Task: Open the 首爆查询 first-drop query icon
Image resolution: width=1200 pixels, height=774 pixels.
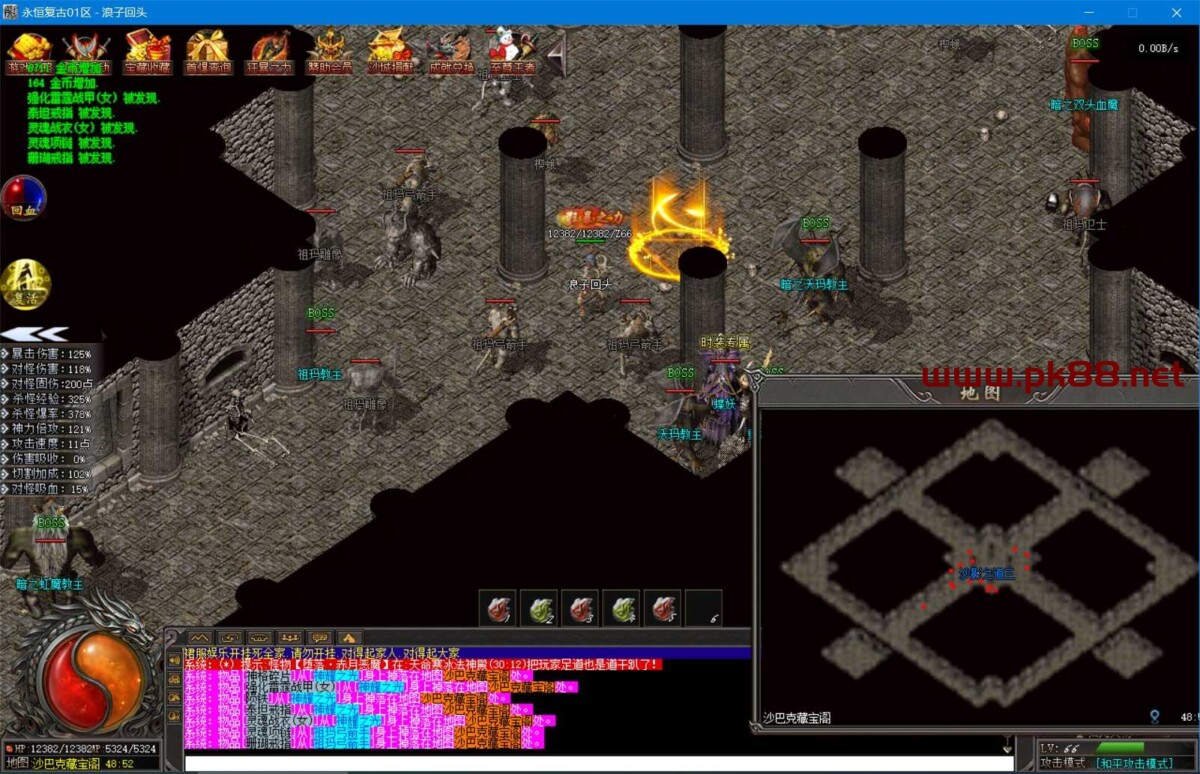Action: [x=207, y=50]
